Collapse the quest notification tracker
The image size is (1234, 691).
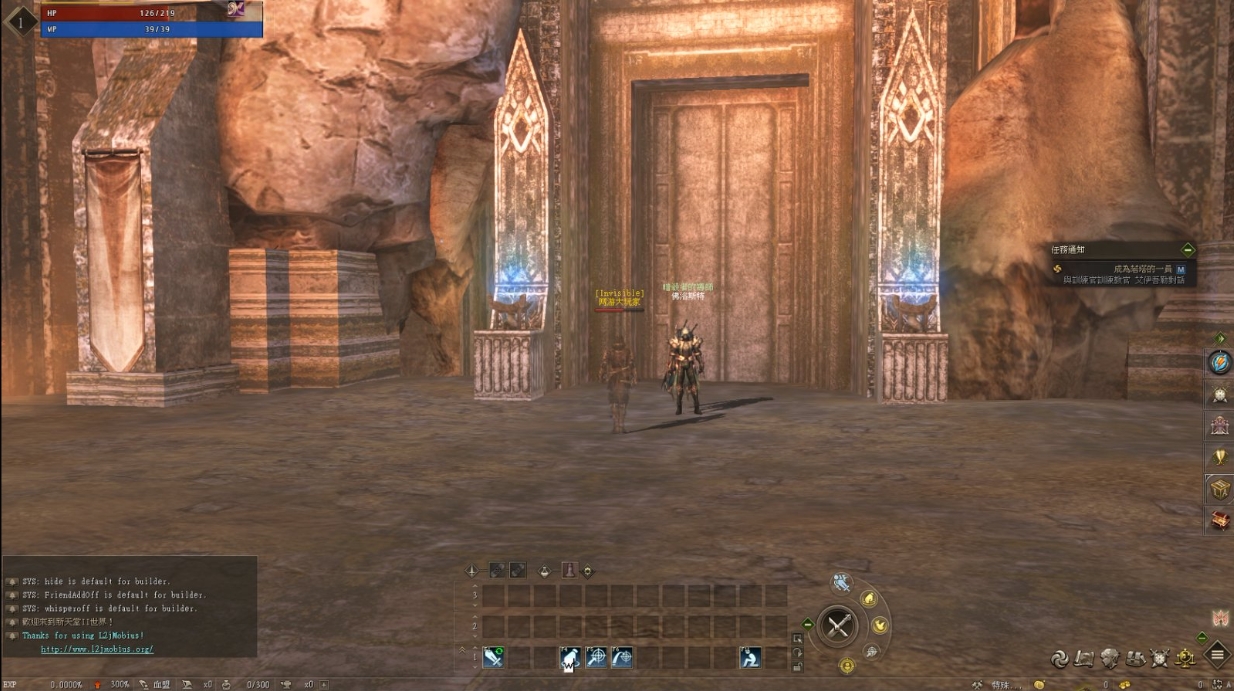click(x=1188, y=249)
